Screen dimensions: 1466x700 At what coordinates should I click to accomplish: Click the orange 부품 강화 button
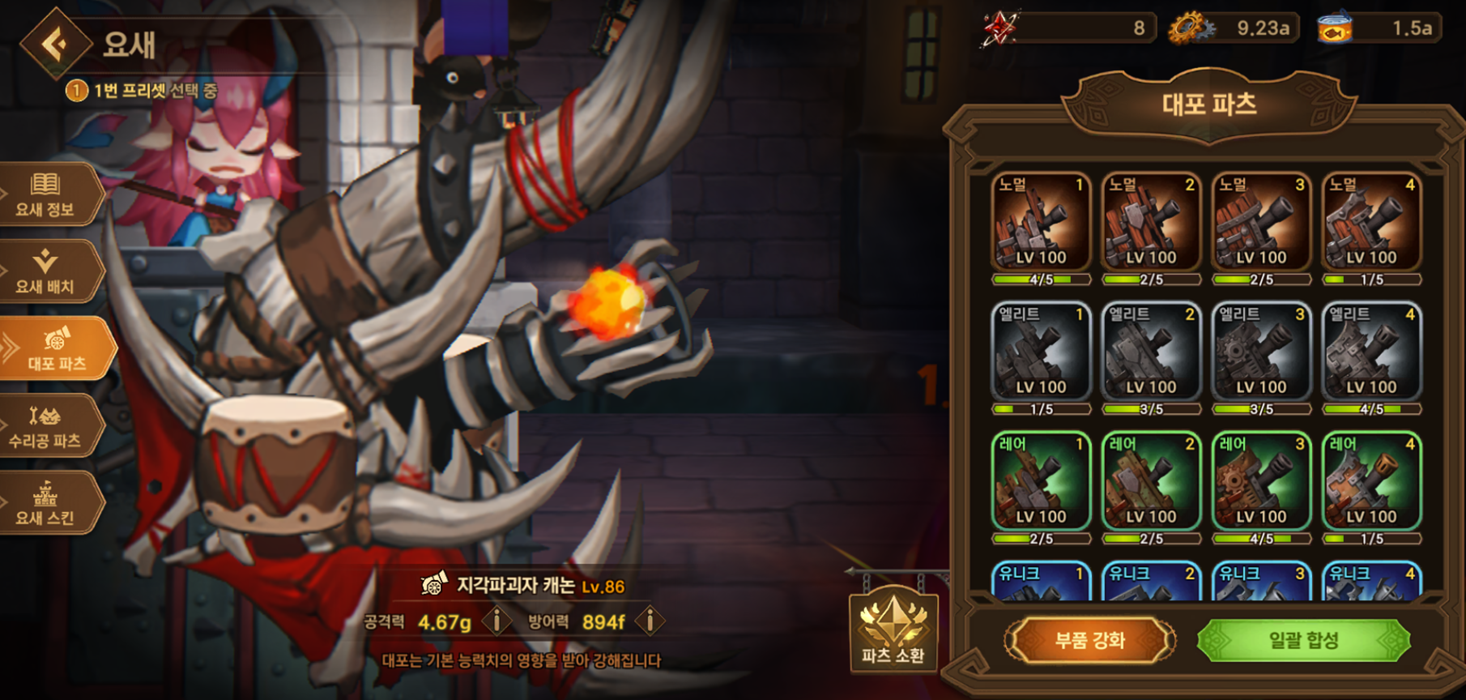pos(1089,641)
